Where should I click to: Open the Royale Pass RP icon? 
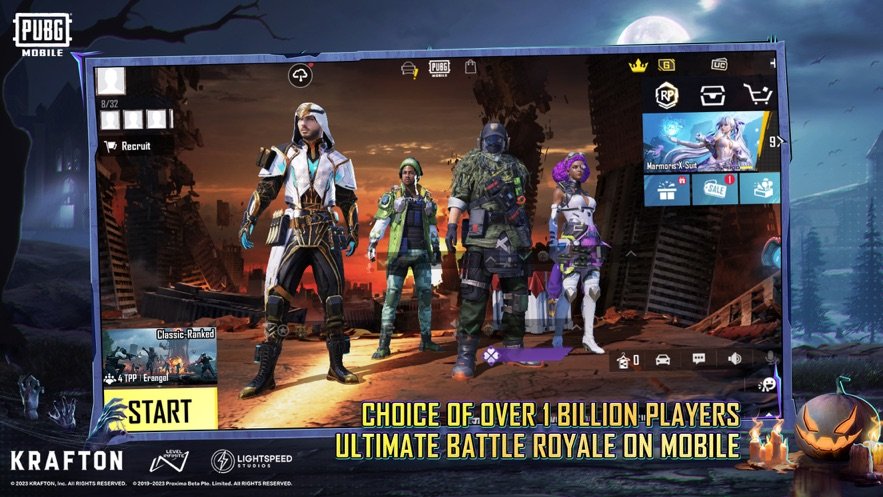(x=667, y=94)
